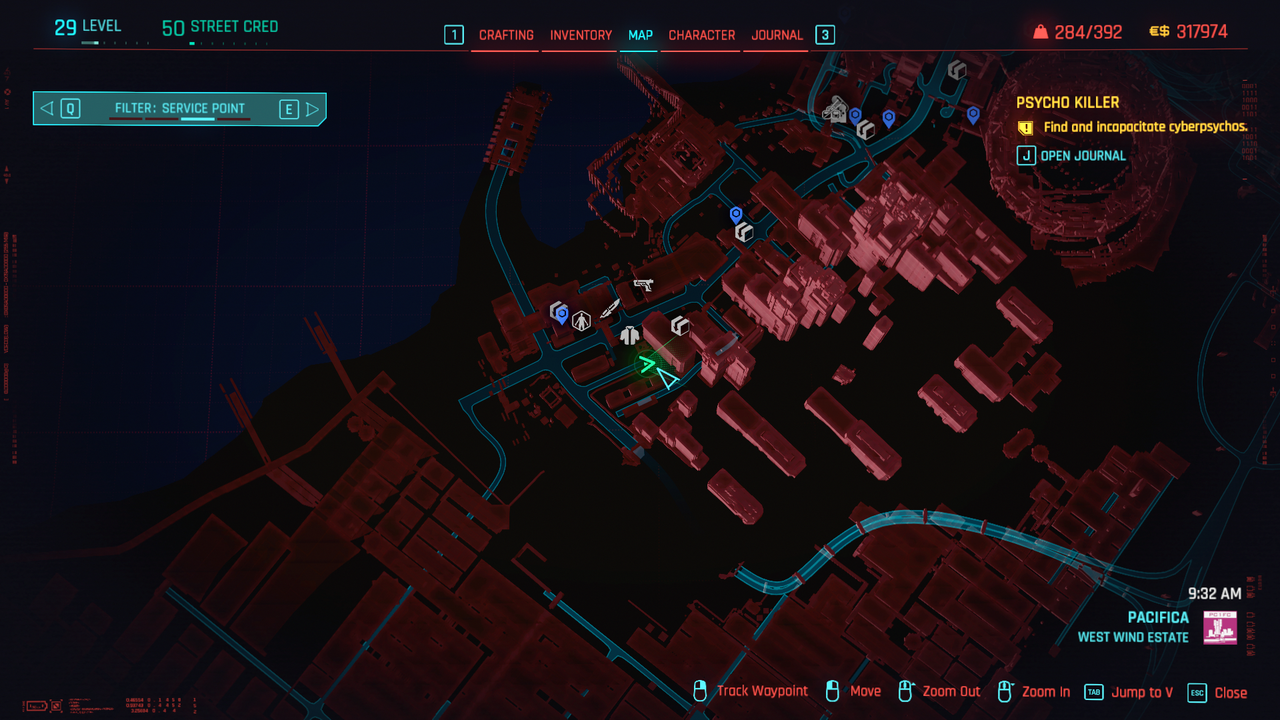This screenshot has height=720, width=1280.
Task: Click the Service Point filter label
Action: (x=180, y=109)
